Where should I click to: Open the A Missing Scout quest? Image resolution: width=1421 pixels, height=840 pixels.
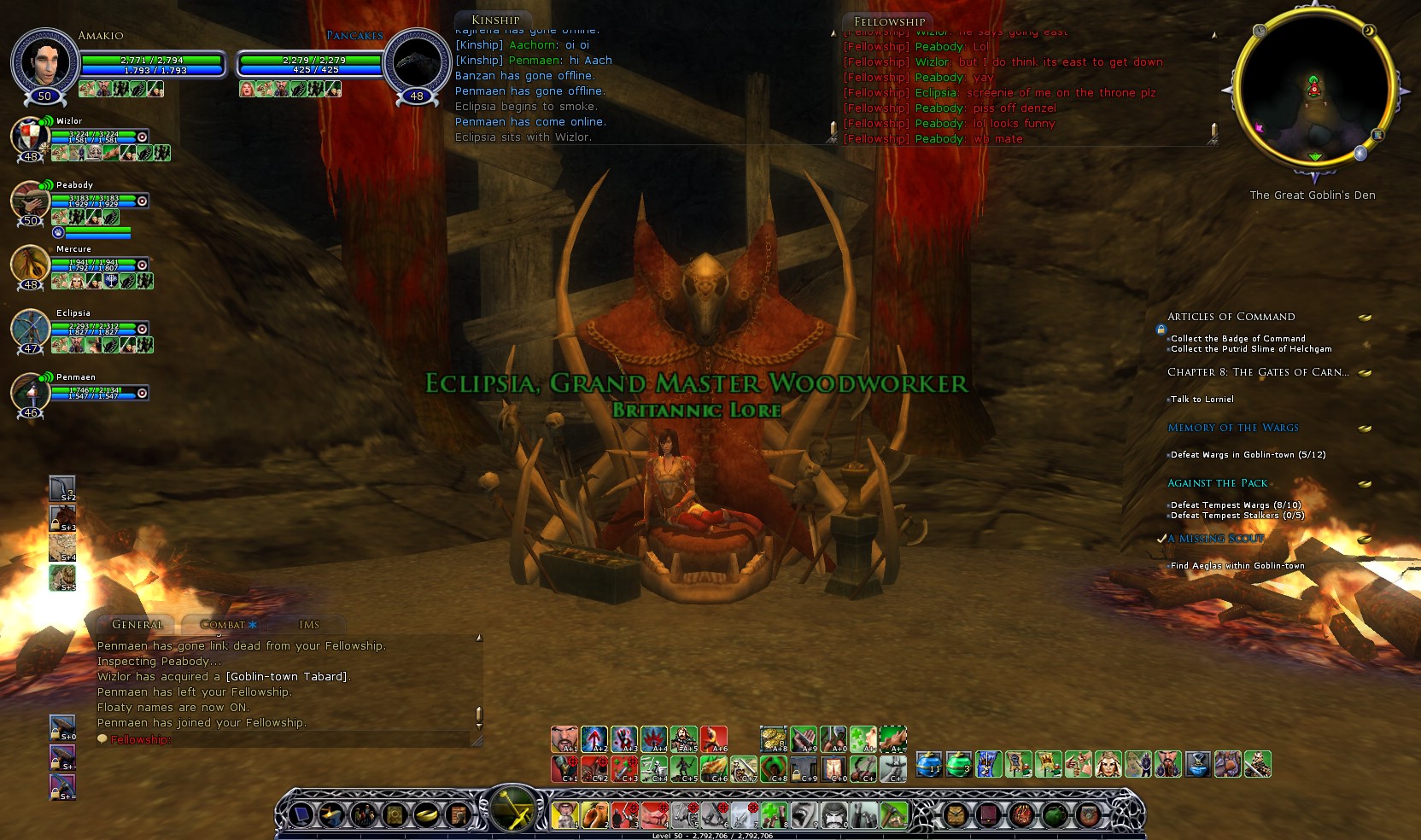pos(1215,539)
